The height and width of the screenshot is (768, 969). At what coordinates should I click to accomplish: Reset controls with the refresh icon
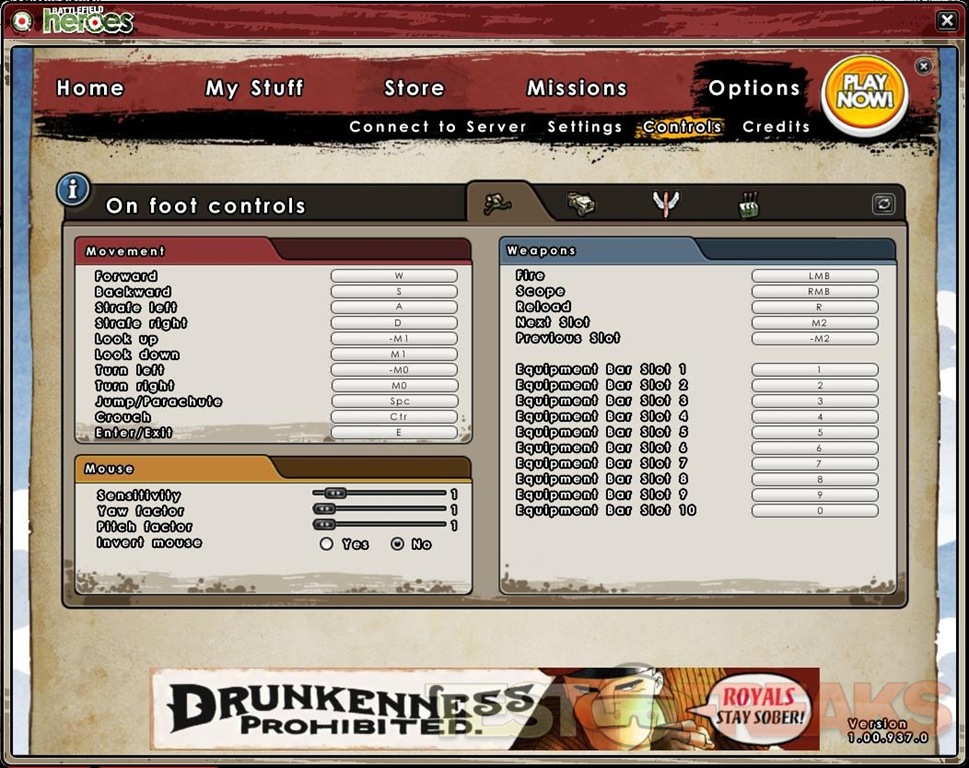[x=883, y=204]
